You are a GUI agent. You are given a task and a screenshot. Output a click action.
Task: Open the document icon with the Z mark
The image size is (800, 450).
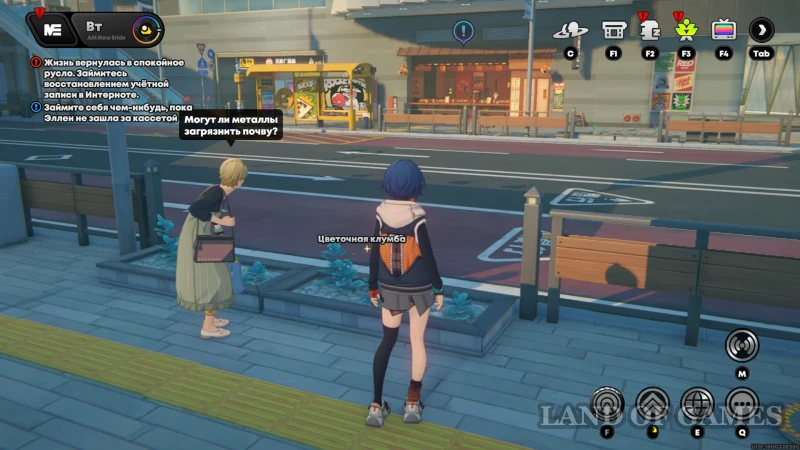(x=649, y=30)
